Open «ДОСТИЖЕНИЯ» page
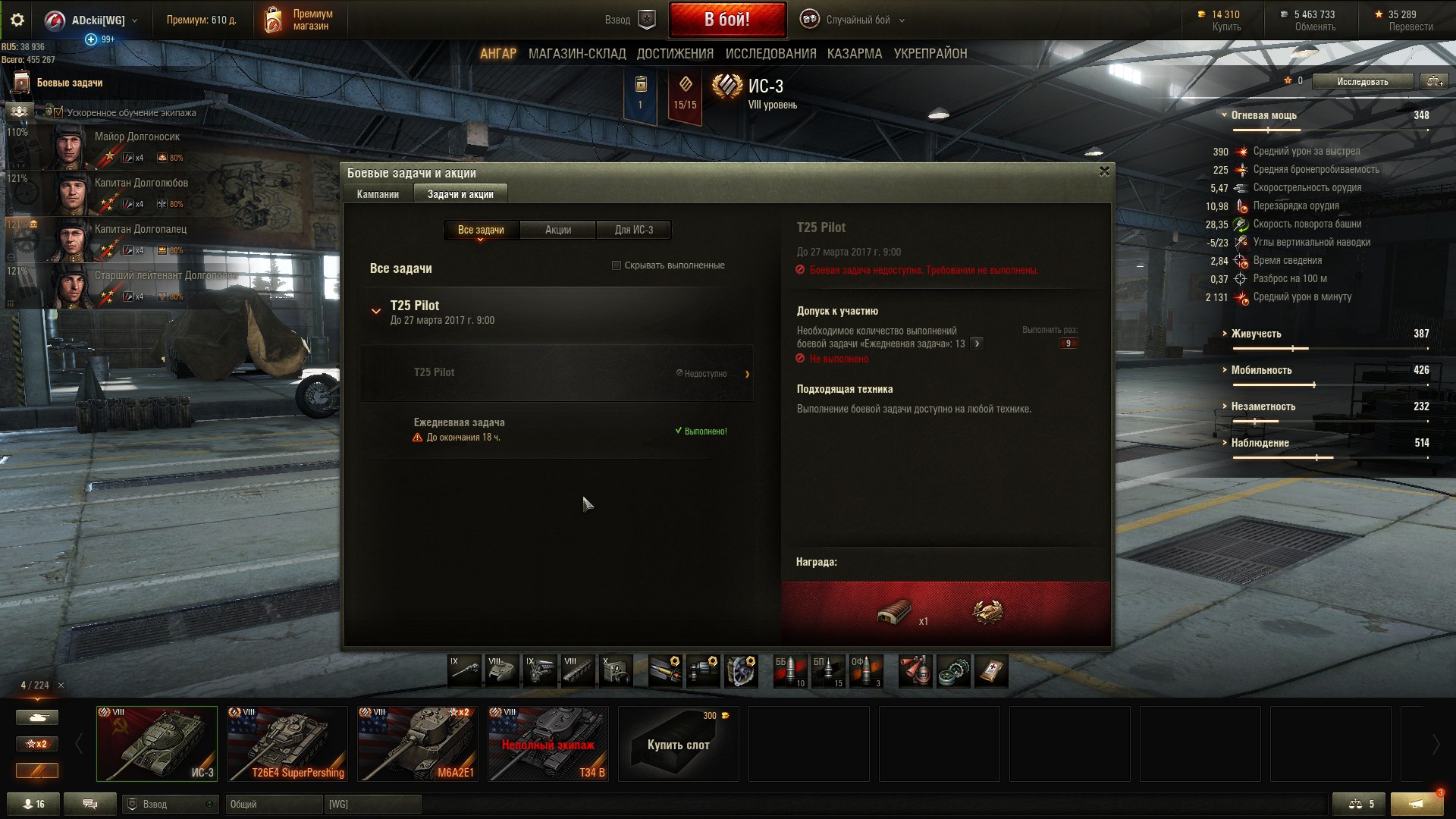Image resolution: width=1456 pixels, height=819 pixels. [675, 54]
